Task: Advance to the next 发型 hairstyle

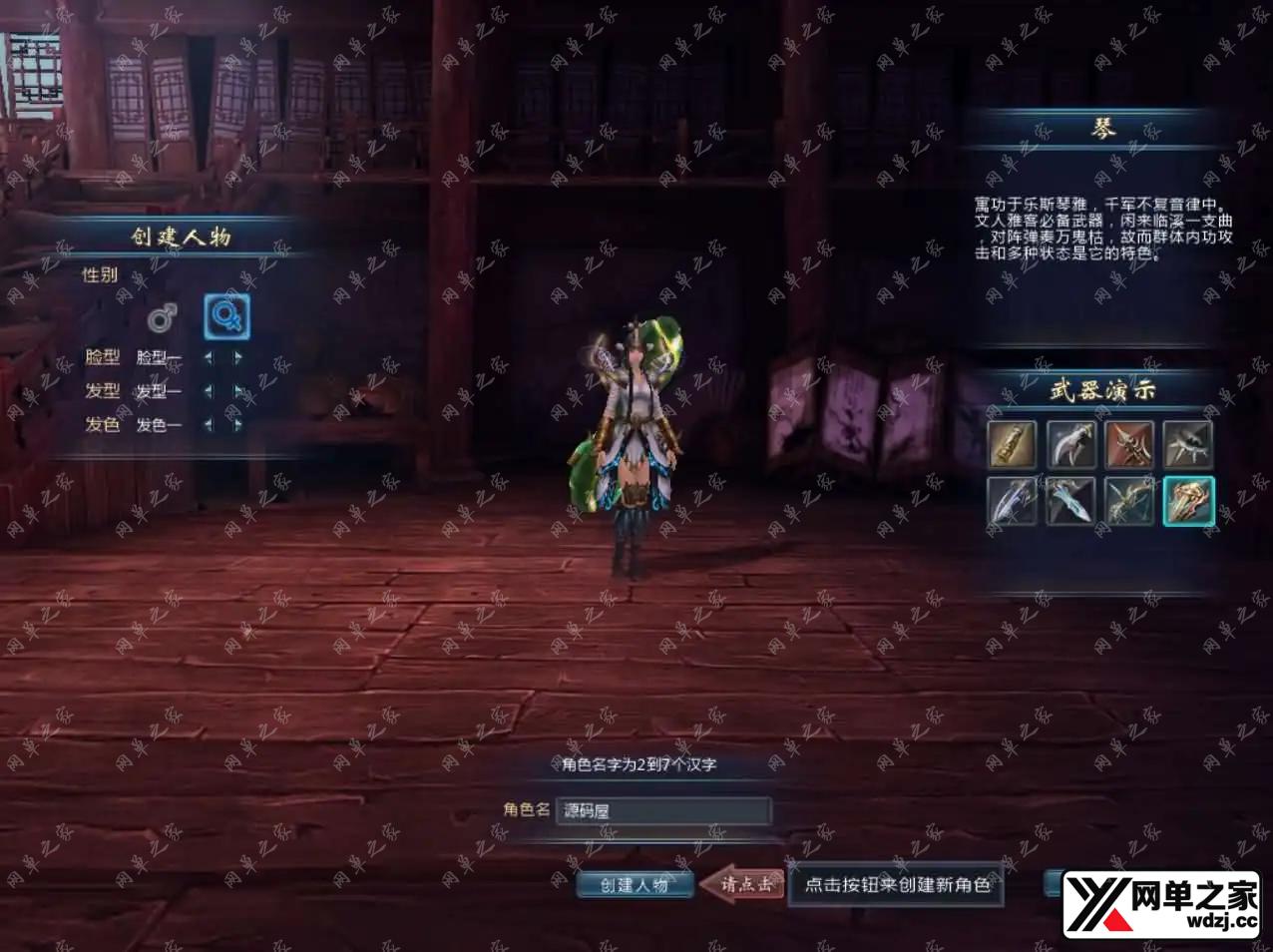Action: click(x=238, y=391)
